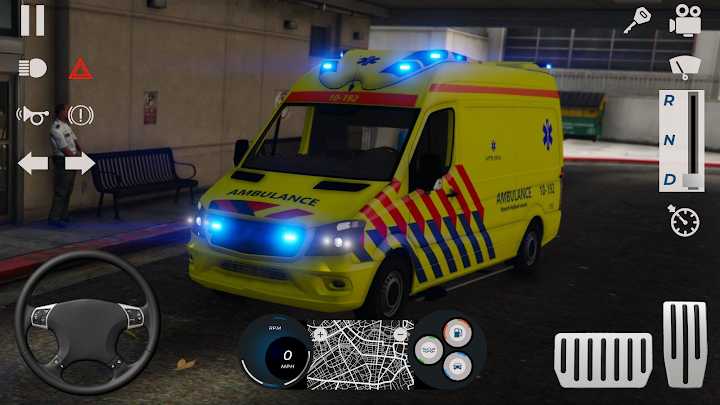The image size is (720, 405).
Task: Toggle the headlights icon
Action: (32, 68)
